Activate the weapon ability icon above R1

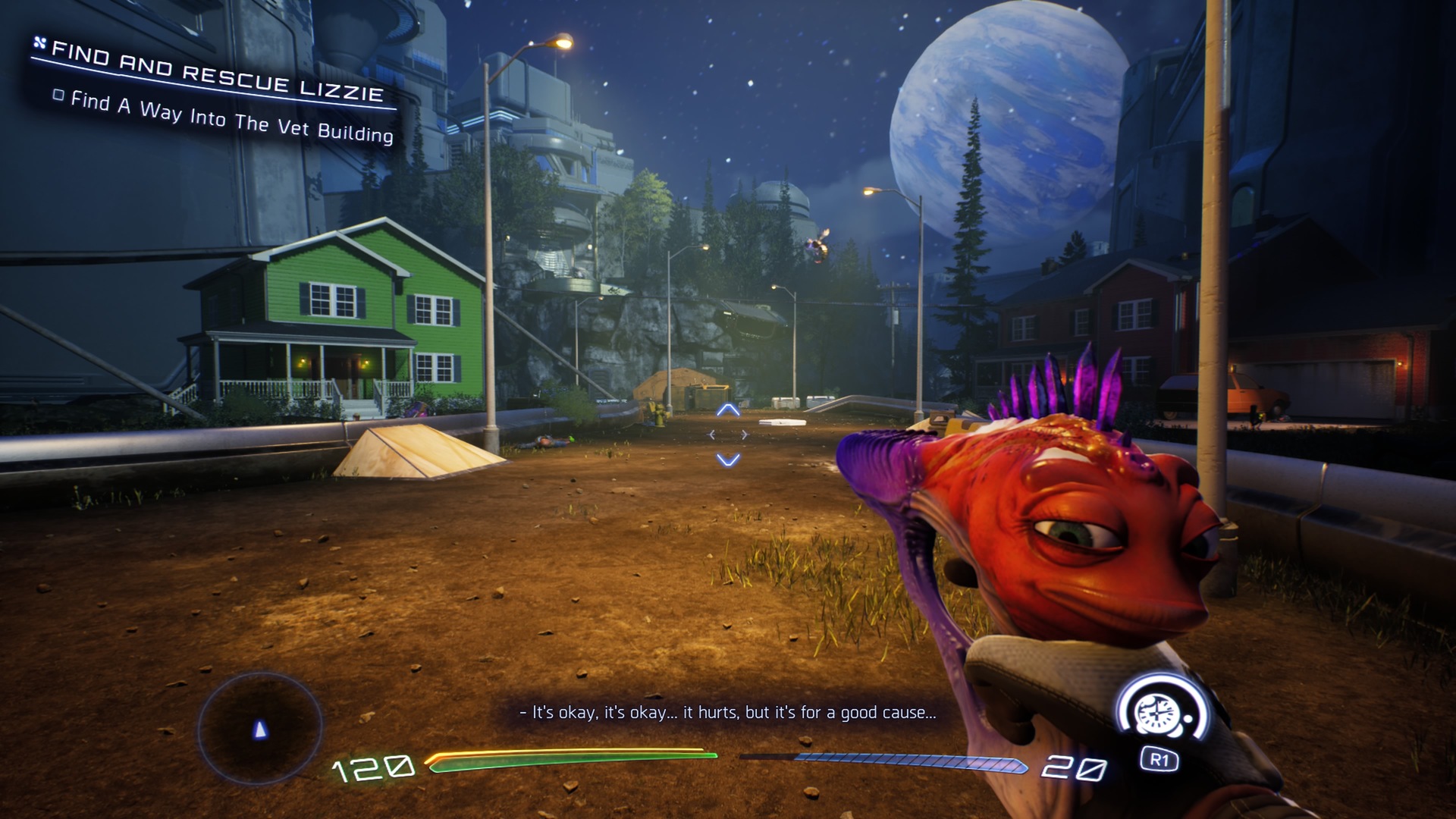1158,713
